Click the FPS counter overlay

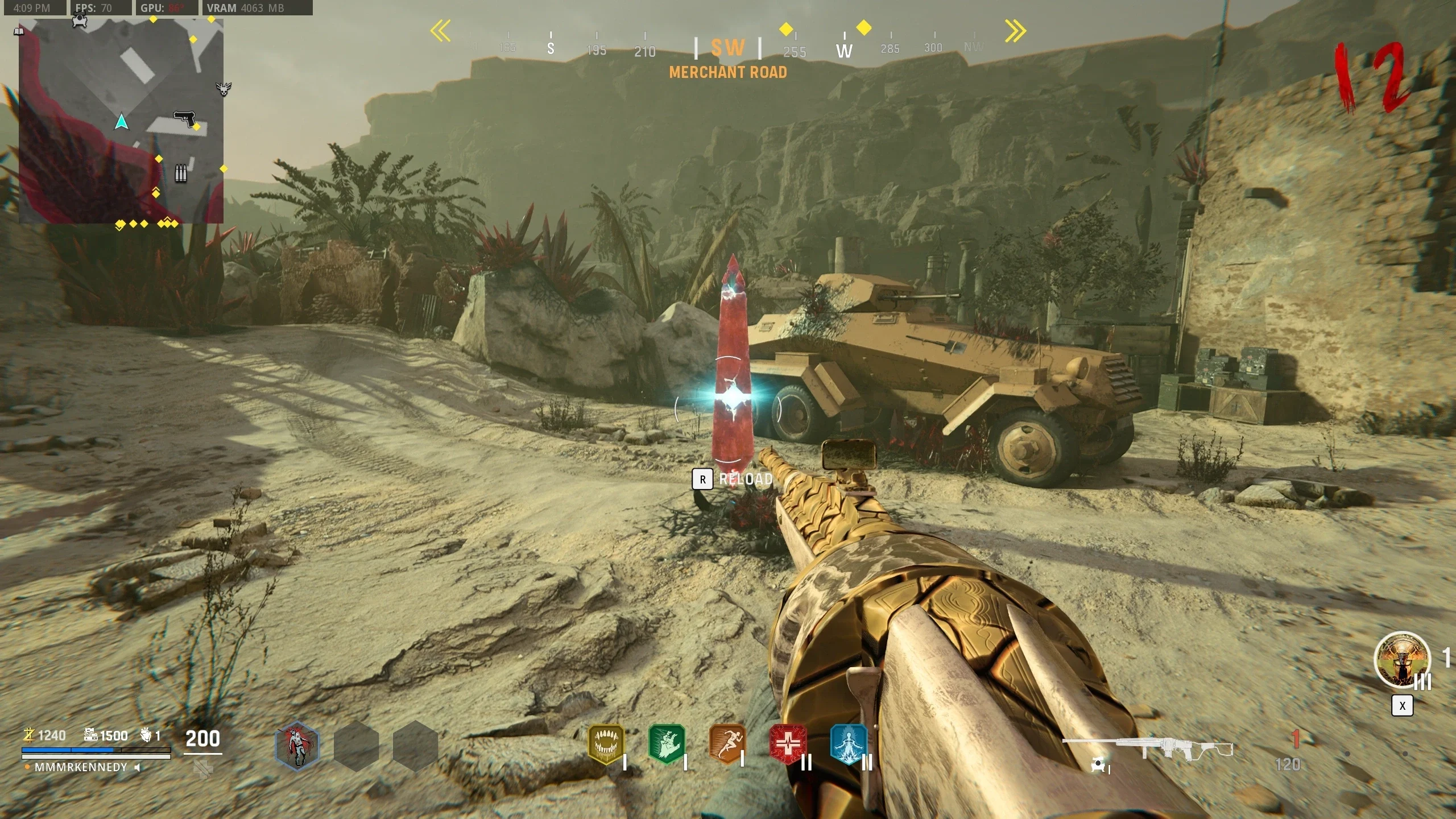(94, 8)
